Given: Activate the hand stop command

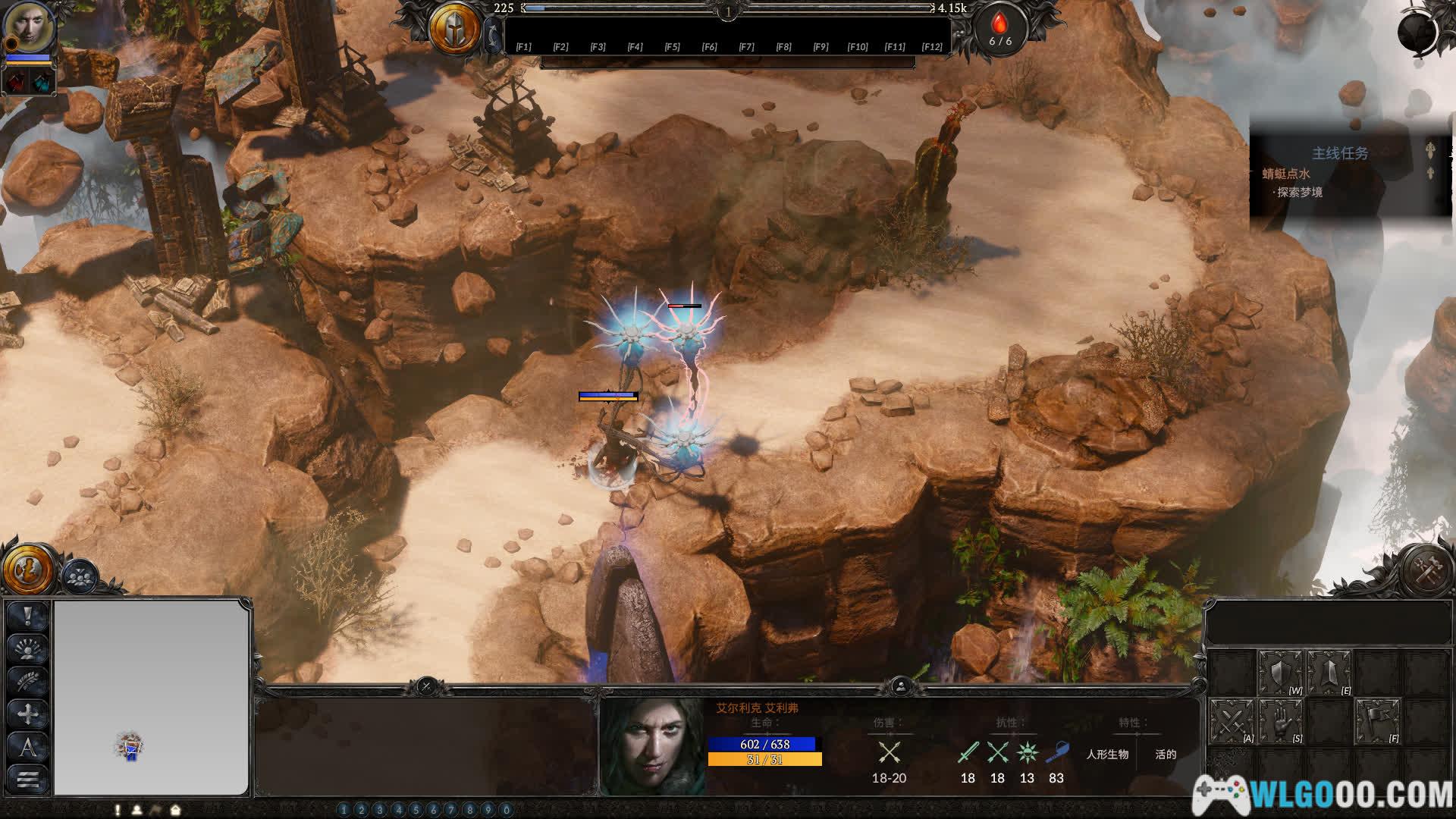Looking at the screenshot, I should point(1281,721).
